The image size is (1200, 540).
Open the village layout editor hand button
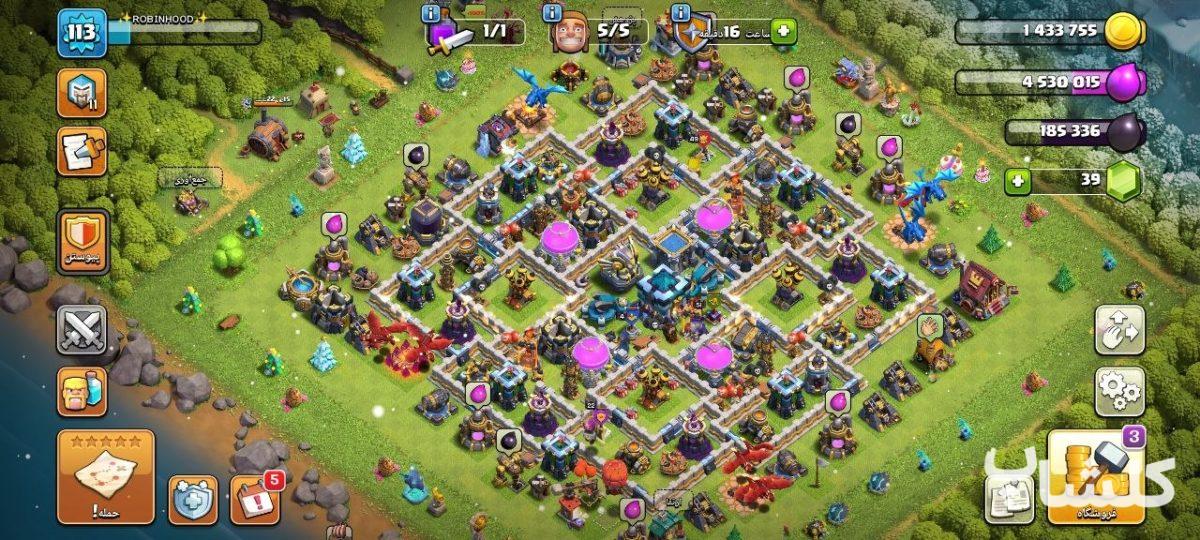click(1119, 330)
